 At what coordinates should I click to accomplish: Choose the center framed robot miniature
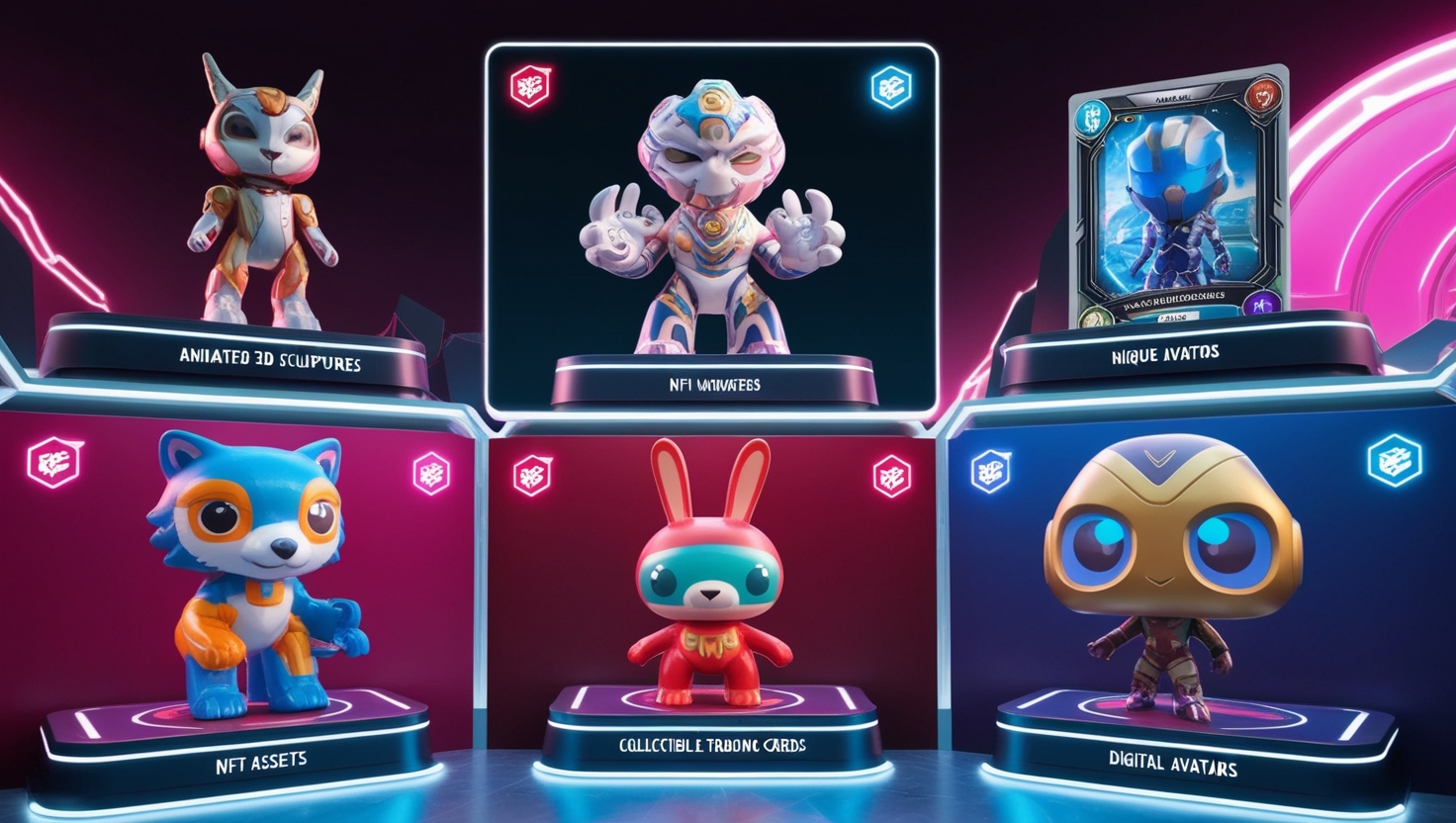[712, 218]
